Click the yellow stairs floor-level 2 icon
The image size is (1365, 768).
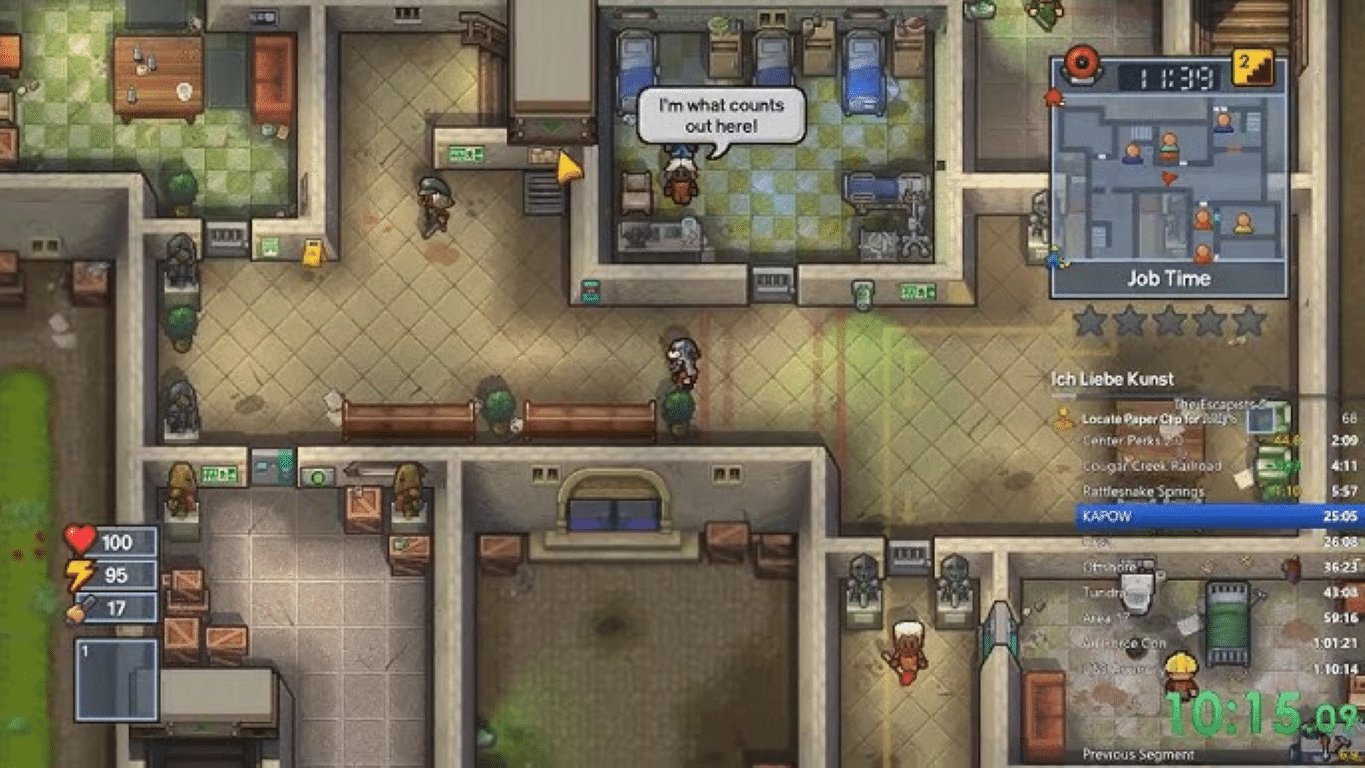[1252, 68]
